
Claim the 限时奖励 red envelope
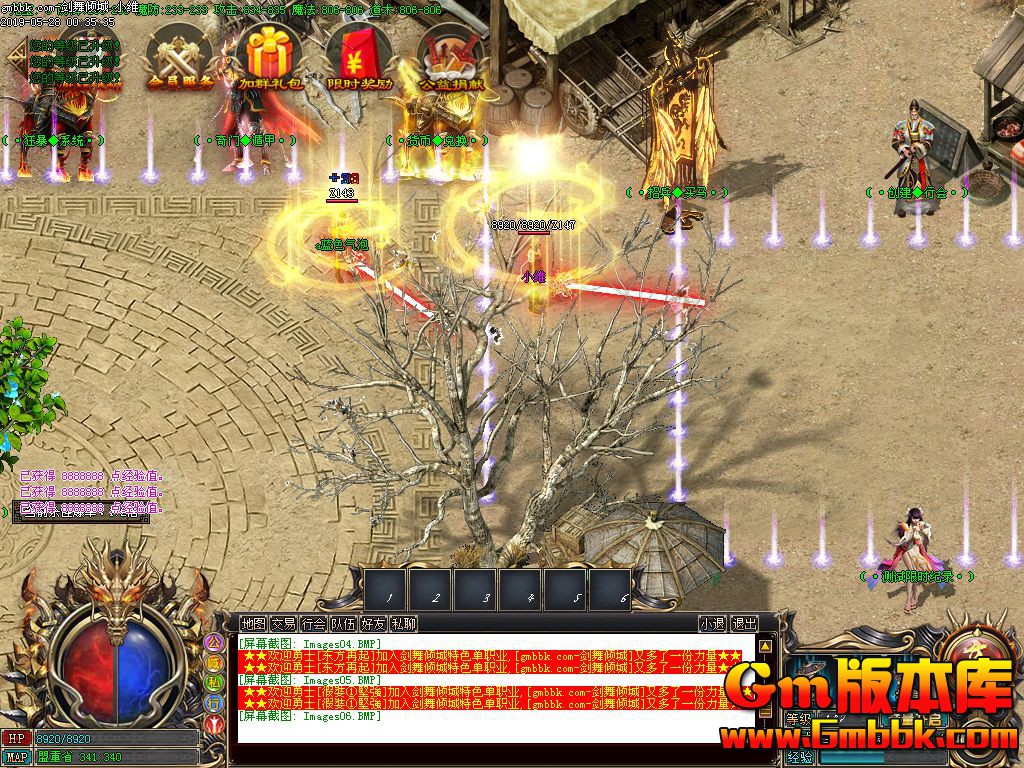point(358,57)
